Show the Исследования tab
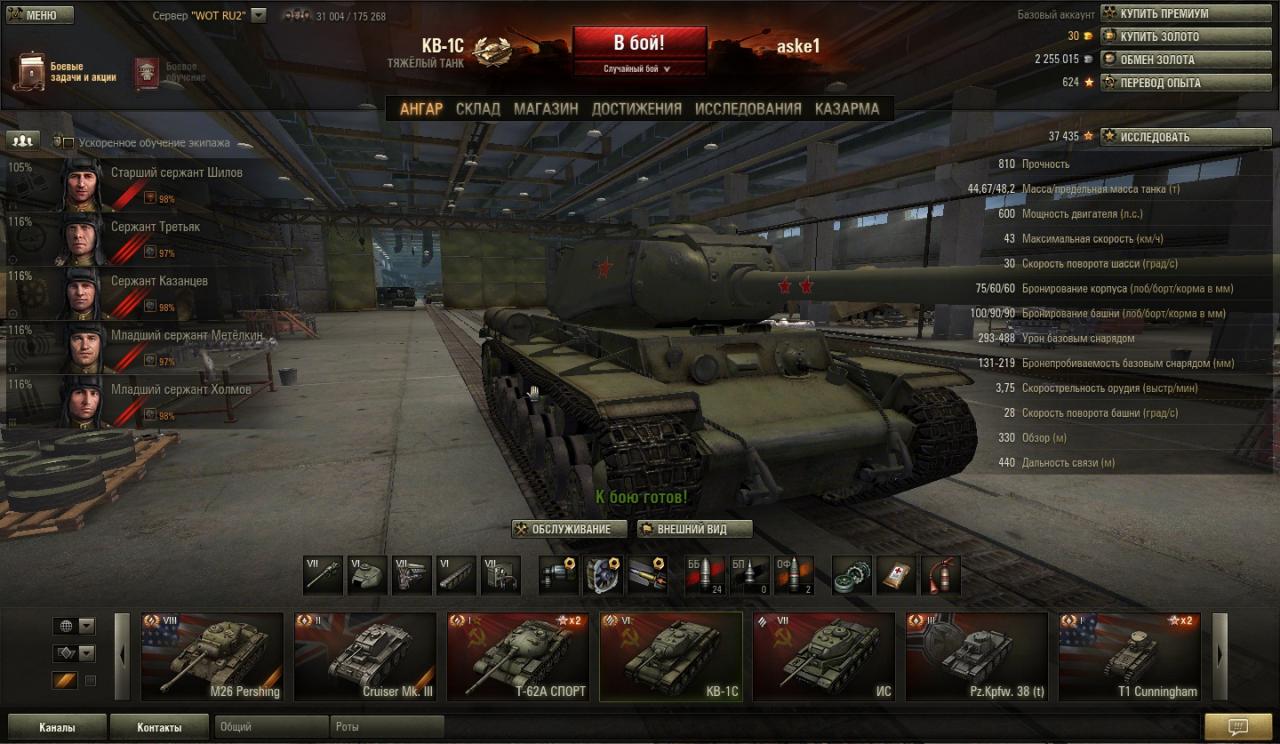Image resolution: width=1280 pixels, height=744 pixels. pos(748,109)
